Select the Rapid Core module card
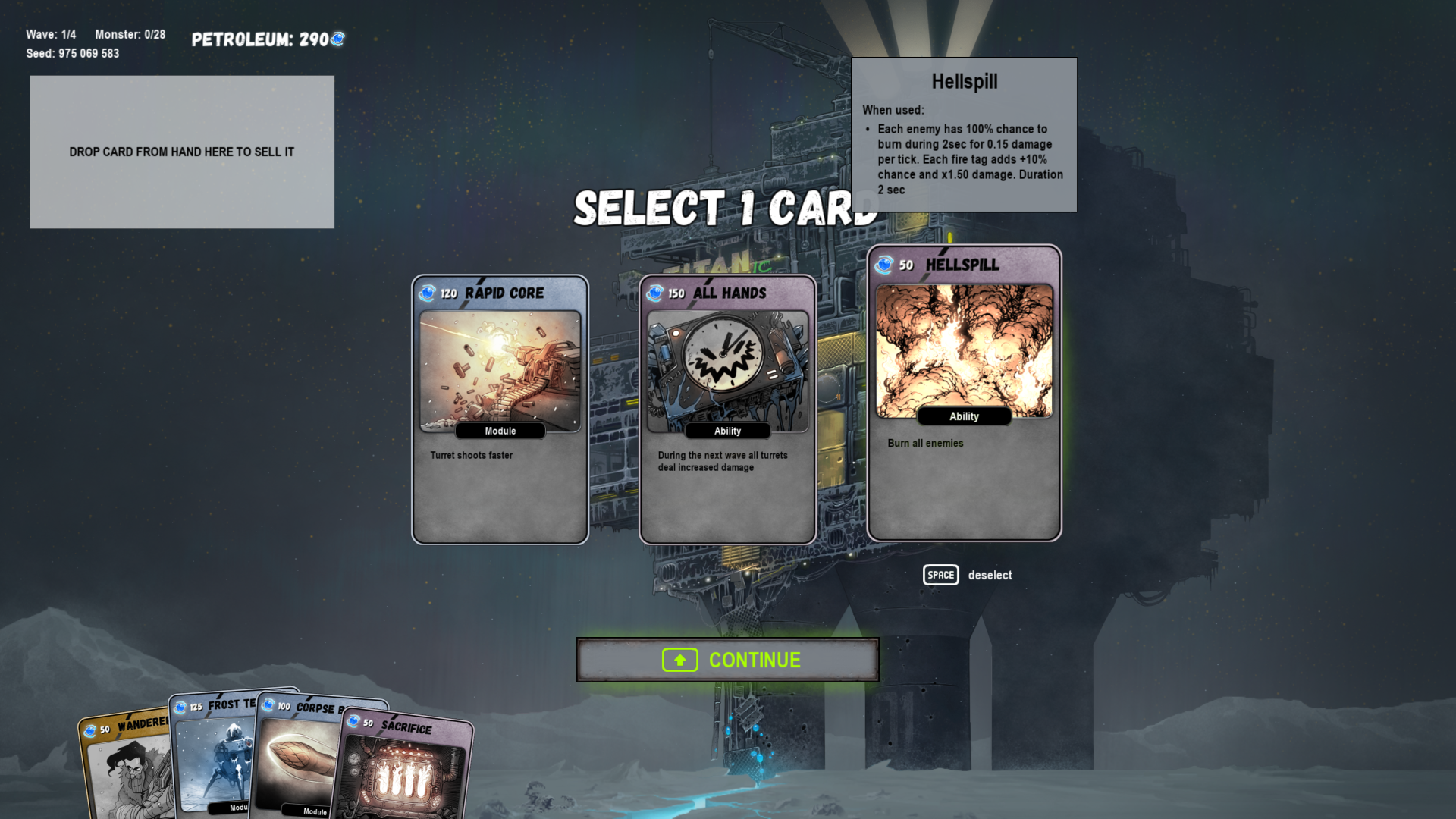Screen dimensions: 1456x819 [500, 409]
